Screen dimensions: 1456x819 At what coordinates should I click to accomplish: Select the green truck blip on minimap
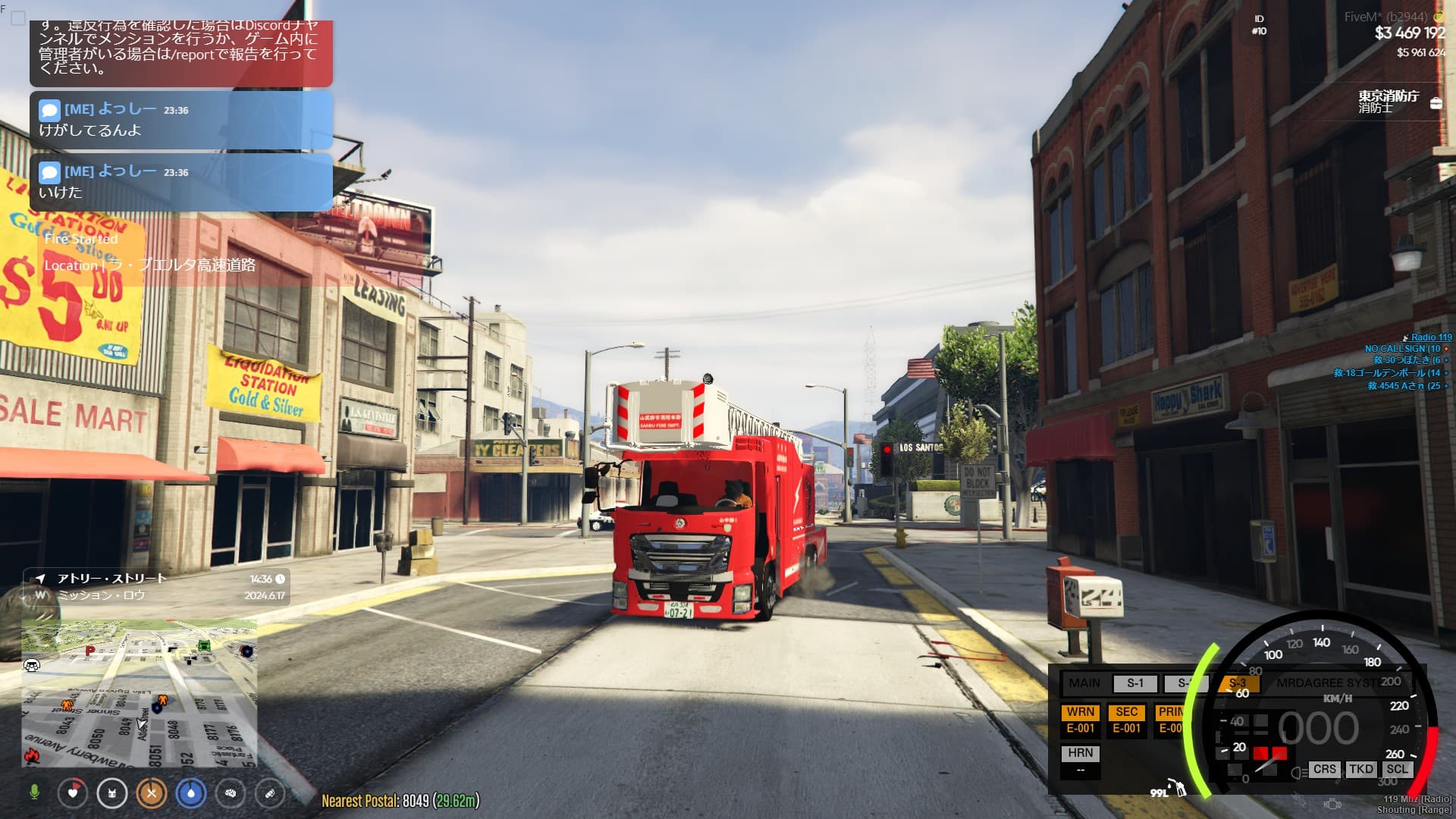click(203, 645)
